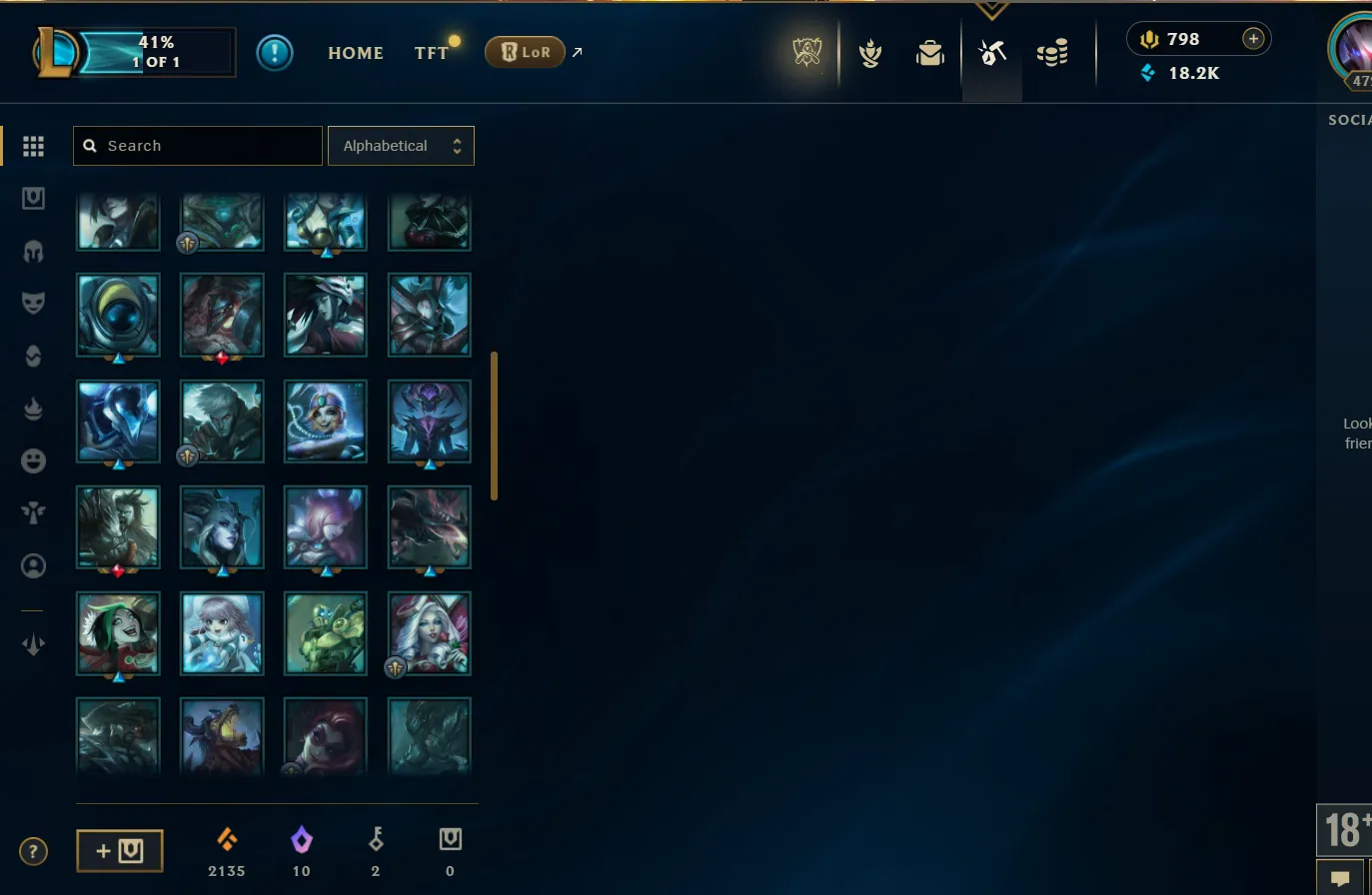Select the all-items grid icon in sidebar
Viewport: 1372px width, 895px height.
tap(33, 146)
